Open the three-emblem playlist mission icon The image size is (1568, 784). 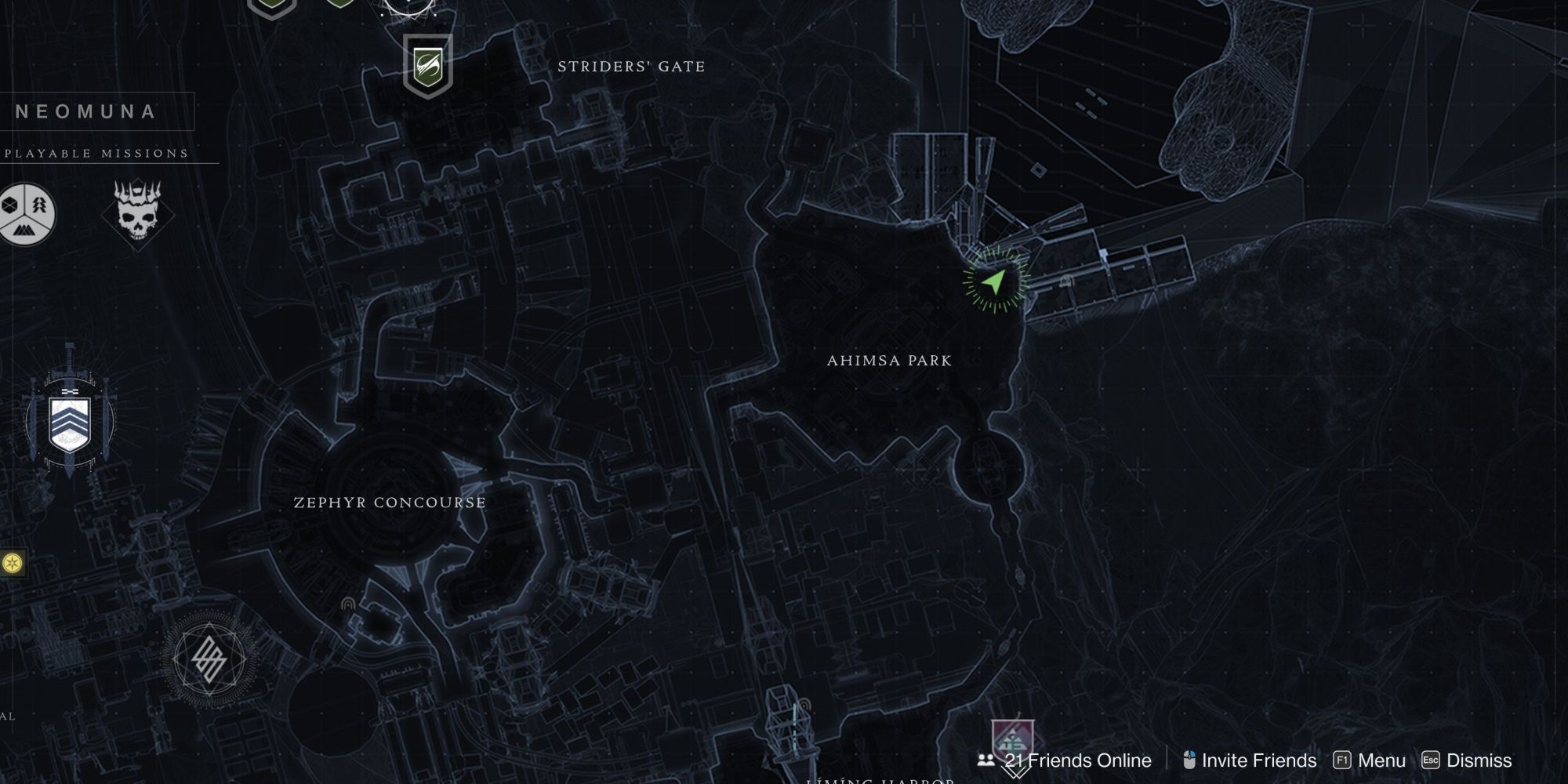tap(27, 212)
